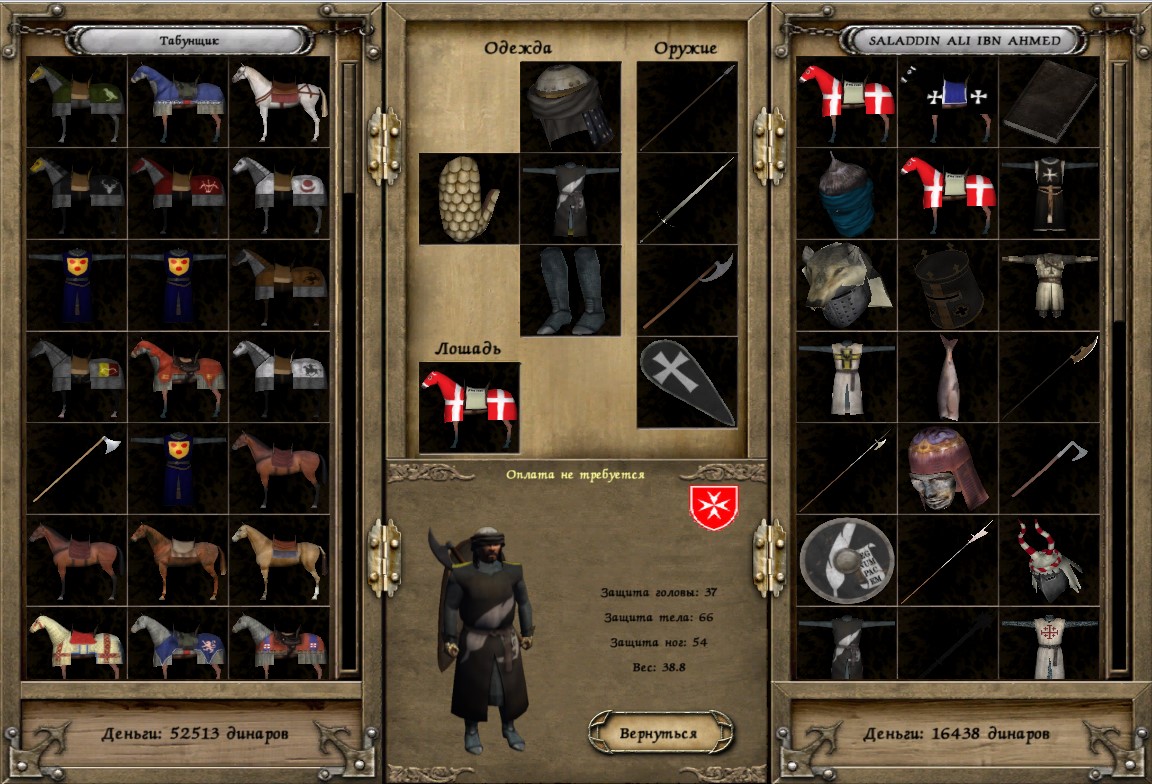Pick the equipped black kite shield with white cross
Image resolution: width=1152 pixels, height=784 pixels.
click(687, 382)
